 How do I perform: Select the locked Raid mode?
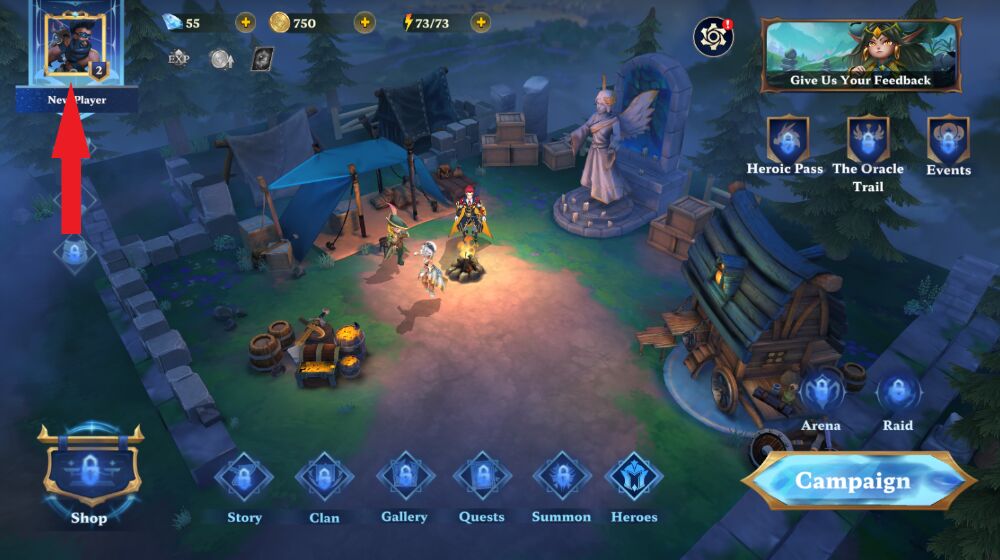point(898,391)
